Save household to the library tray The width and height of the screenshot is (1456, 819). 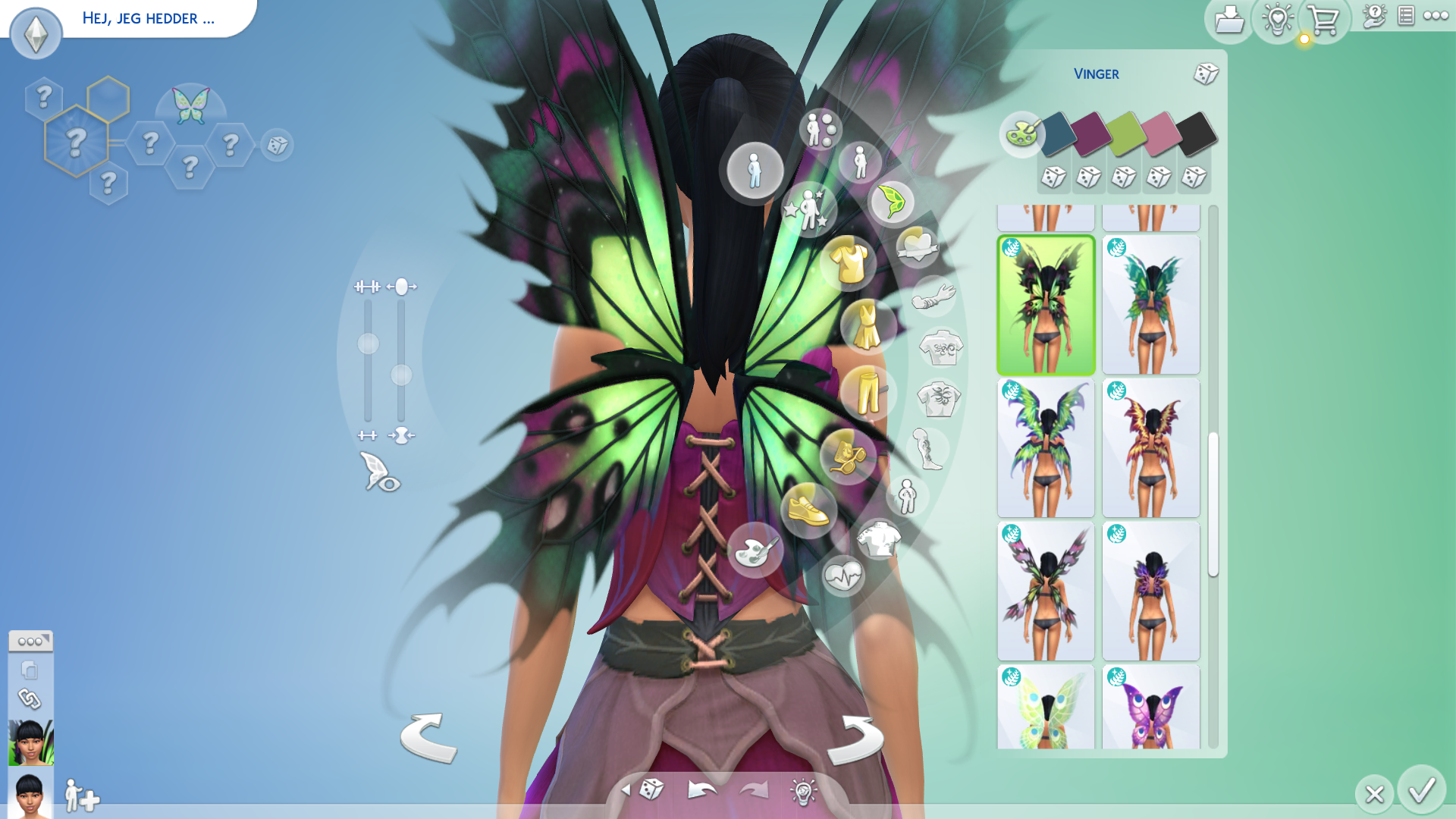[x=1228, y=20]
